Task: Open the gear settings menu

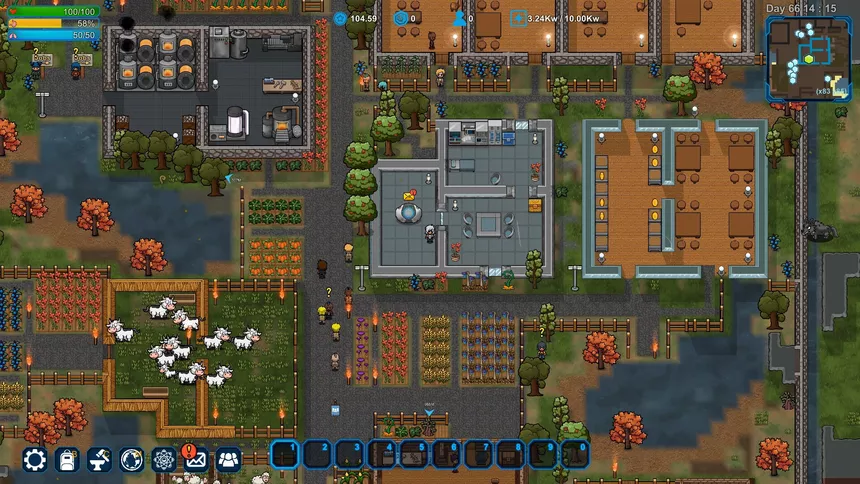Action: point(35,459)
